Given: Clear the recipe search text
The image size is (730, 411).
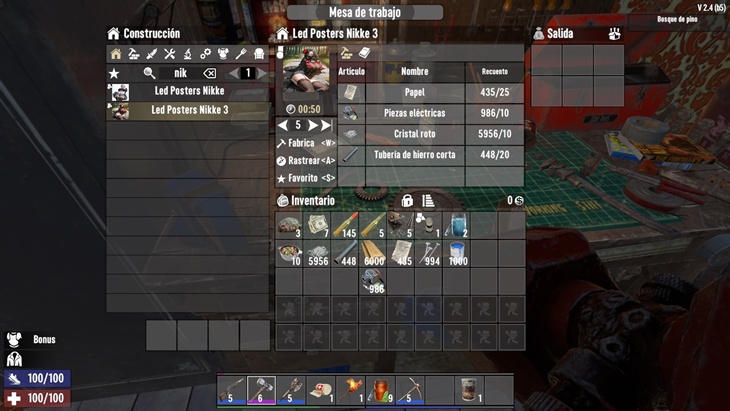Looking at the screenshot, I should click(x=209, y=73).
